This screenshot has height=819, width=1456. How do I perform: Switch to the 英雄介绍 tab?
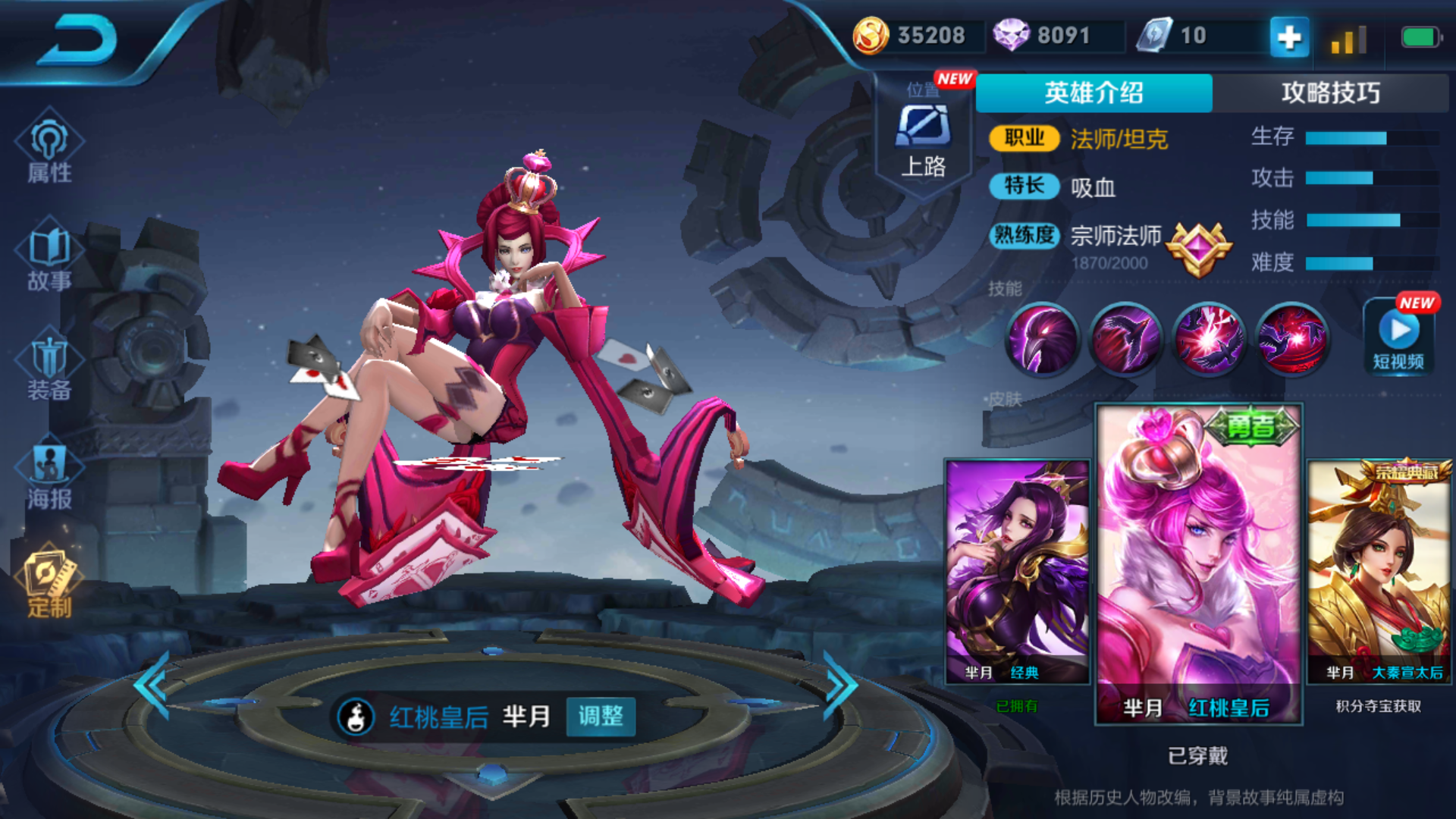1094,93
